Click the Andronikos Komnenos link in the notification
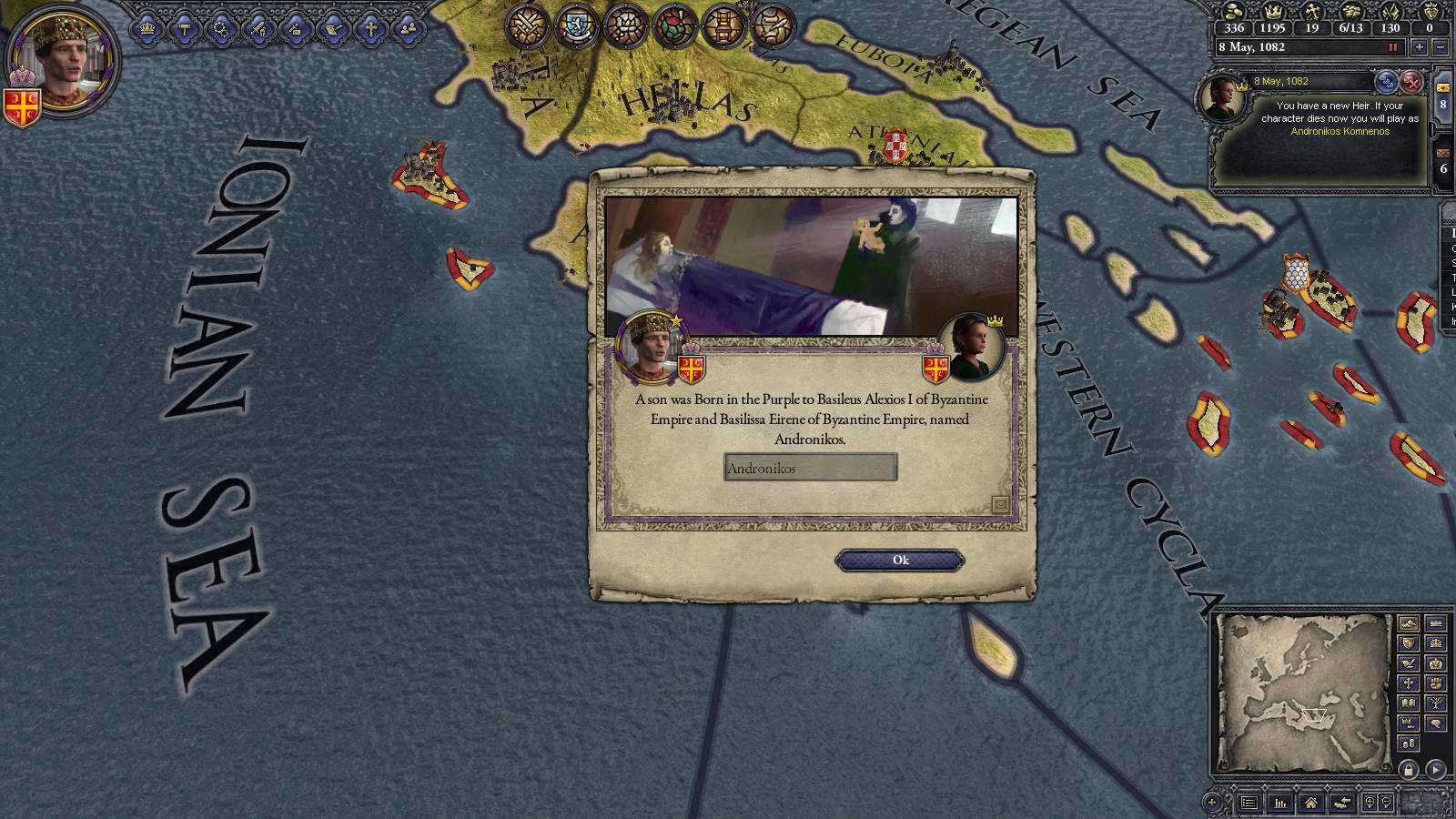The height and width of the screenshot is (819, 1456). pos(1340,131)
